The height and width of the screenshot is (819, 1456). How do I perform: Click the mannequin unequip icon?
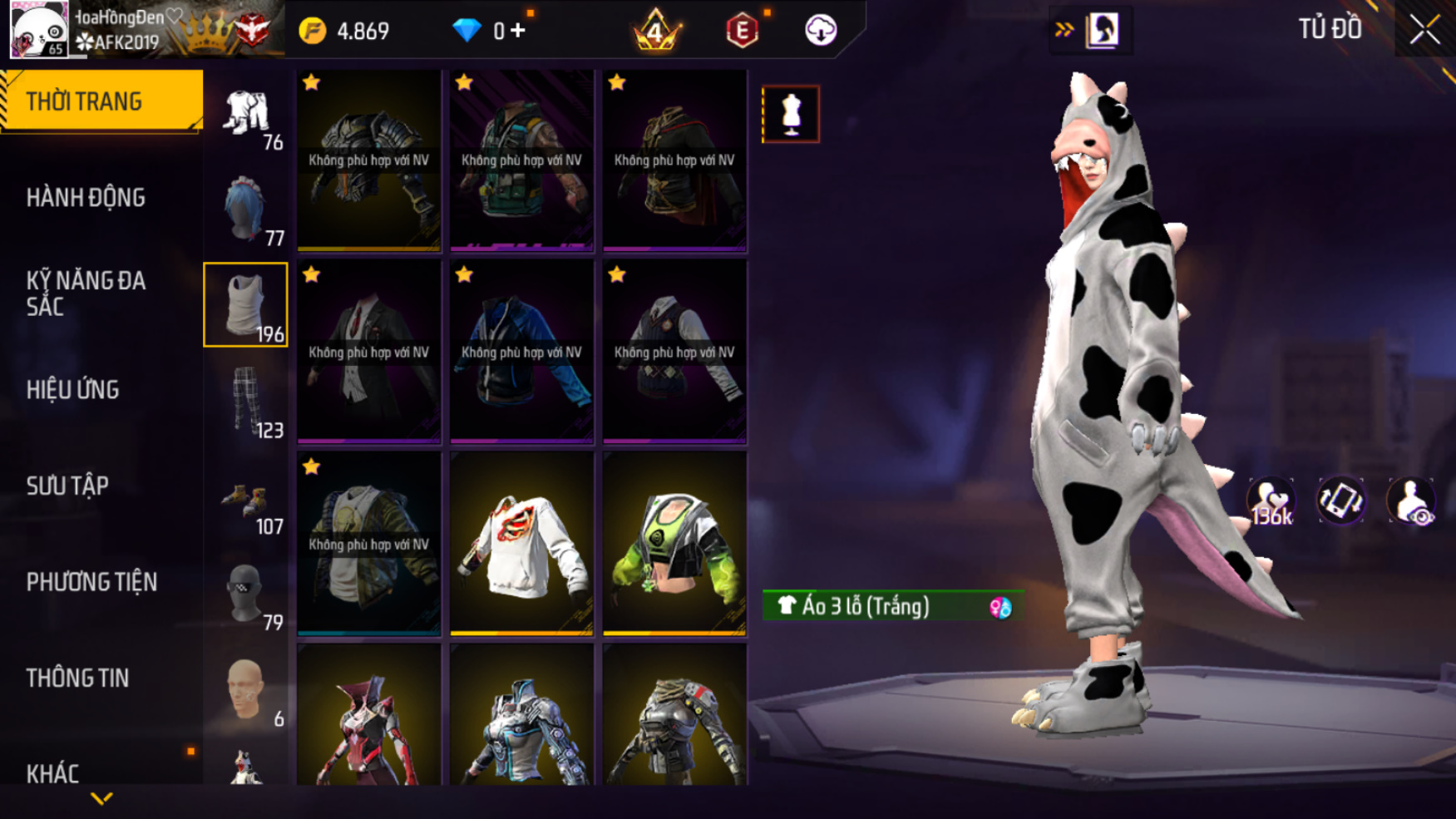(x=791, y=114)
